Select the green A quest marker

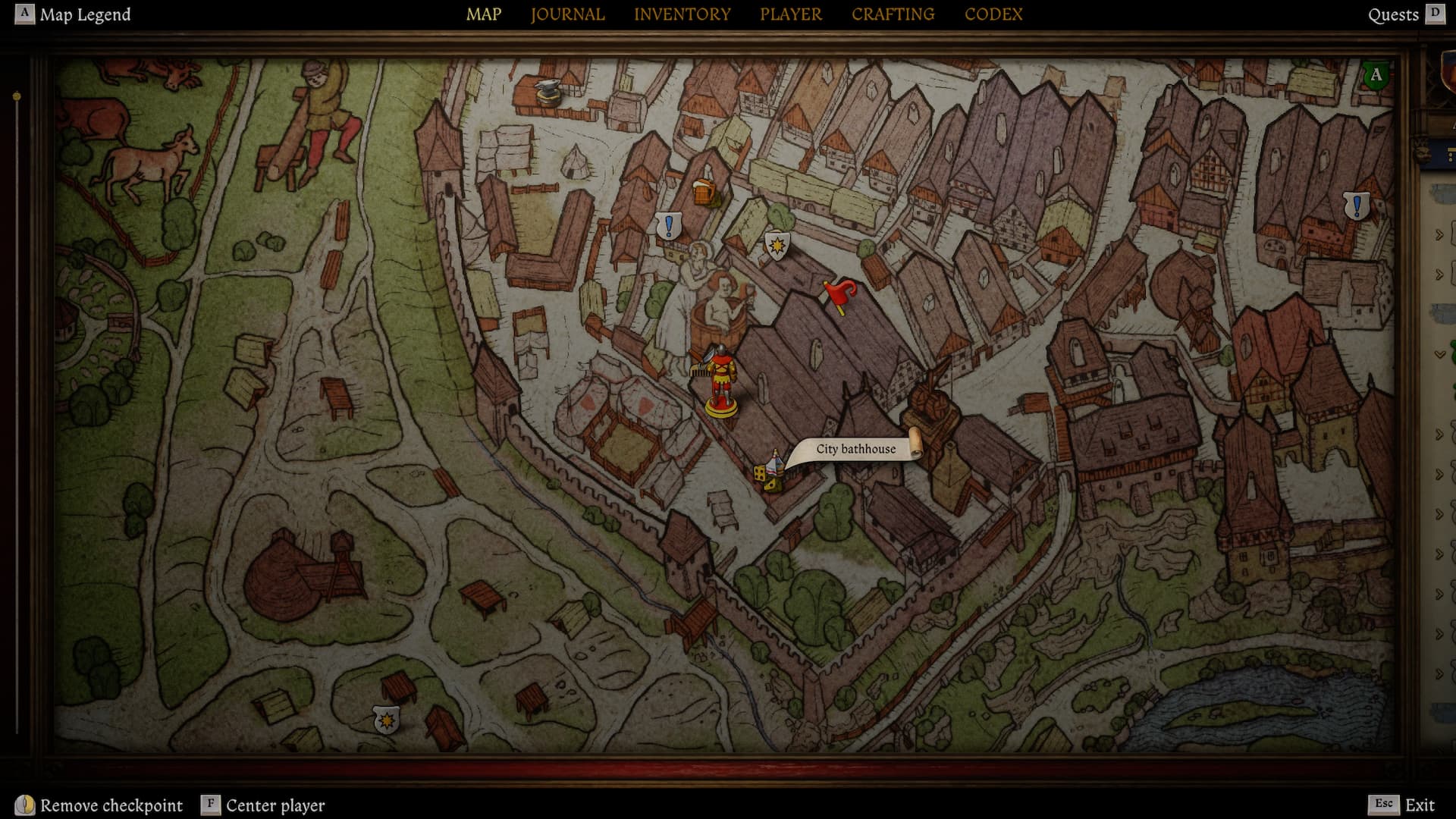(x=1376, y=75)
